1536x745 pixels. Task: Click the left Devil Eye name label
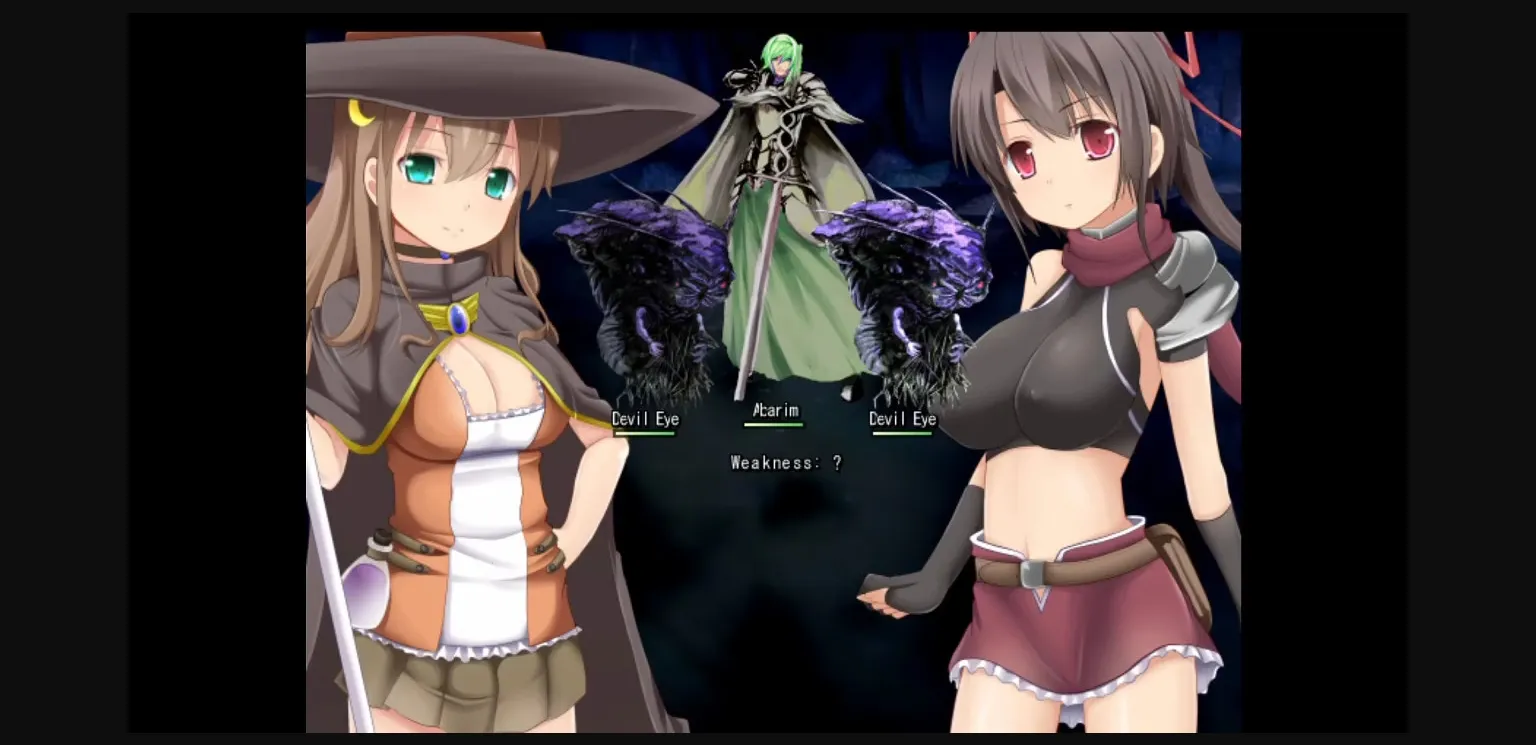click(x=645, y=419)
